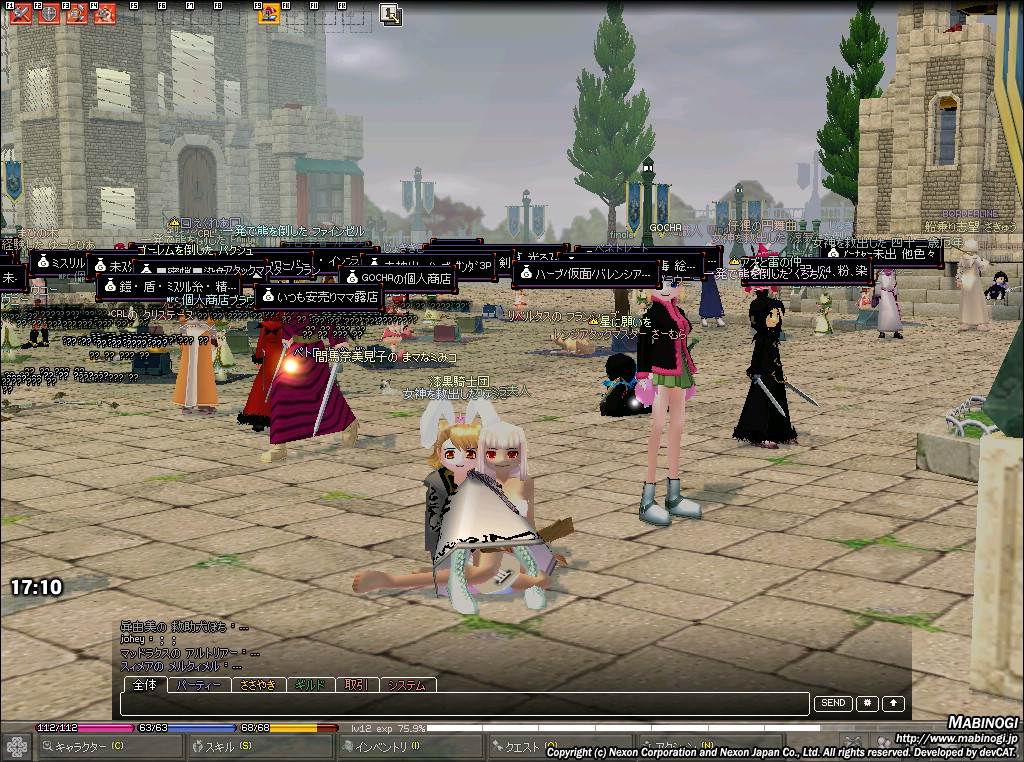Send the chat message with SEND
The image size is (1024, 762).
pyautogui.click(x=833, y=704)
